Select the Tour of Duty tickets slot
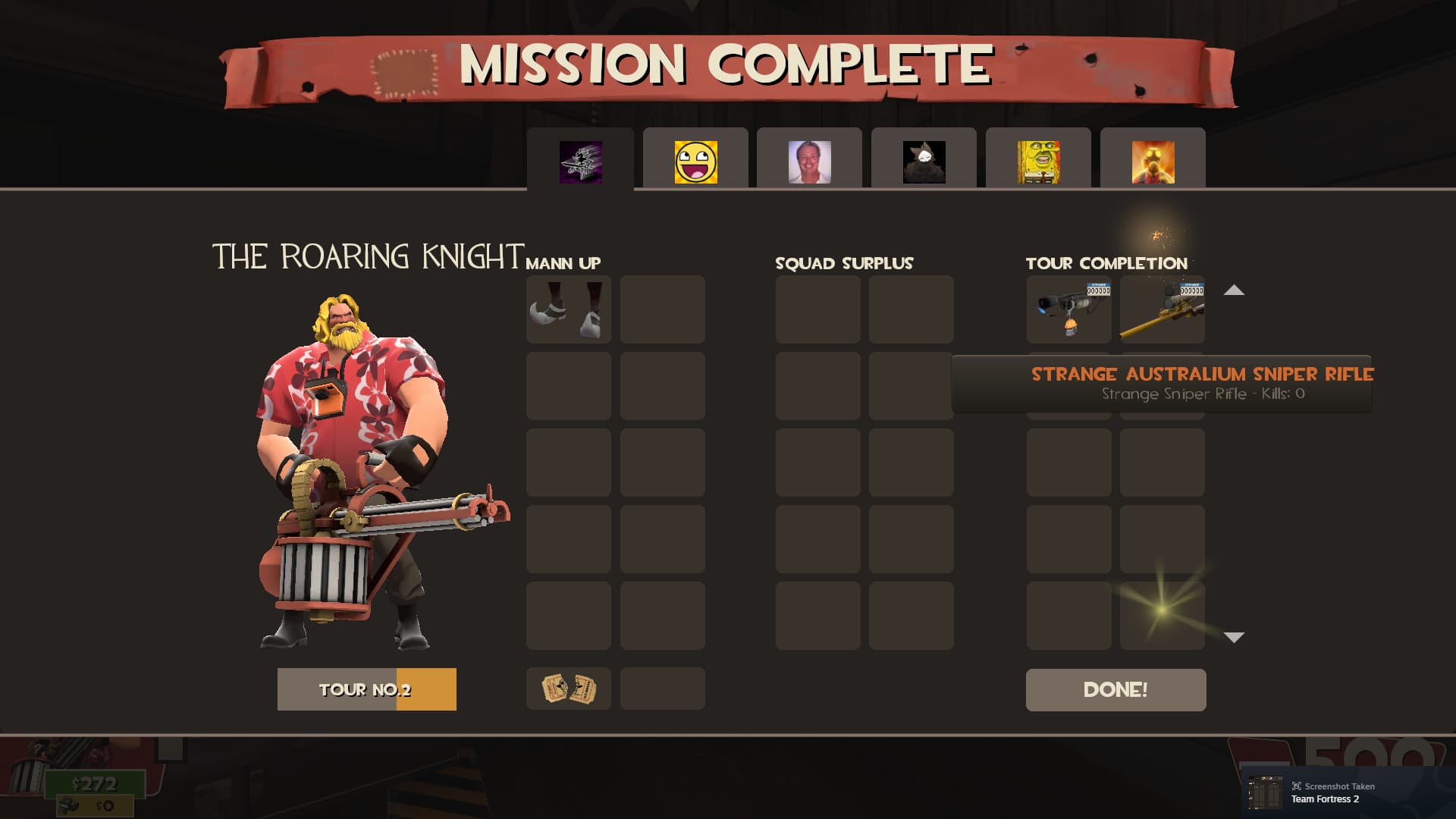Viewport: 1456px width, 819px height. (x=569, y=689)
